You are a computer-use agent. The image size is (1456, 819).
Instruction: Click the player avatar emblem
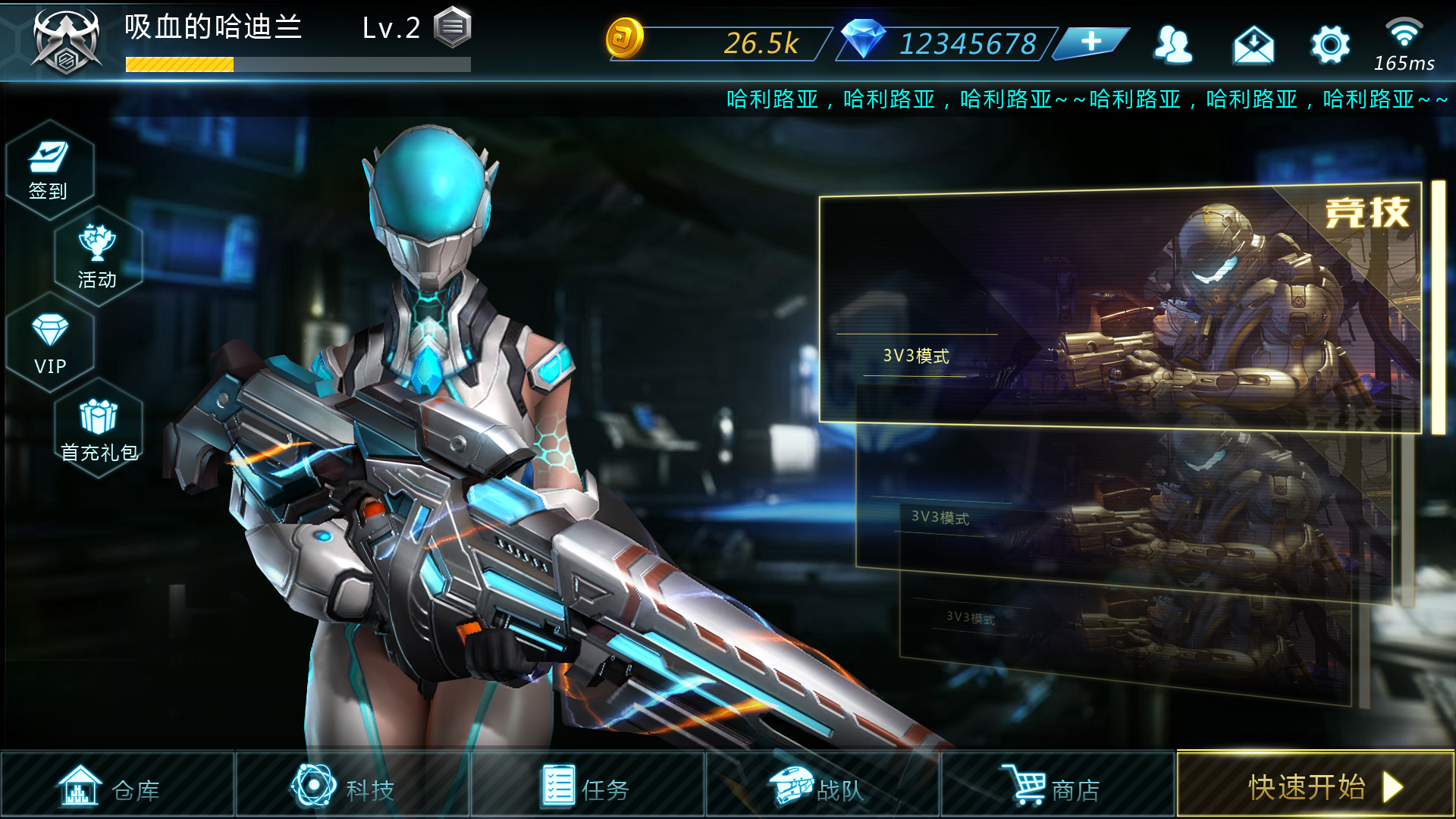coord(66,42)
